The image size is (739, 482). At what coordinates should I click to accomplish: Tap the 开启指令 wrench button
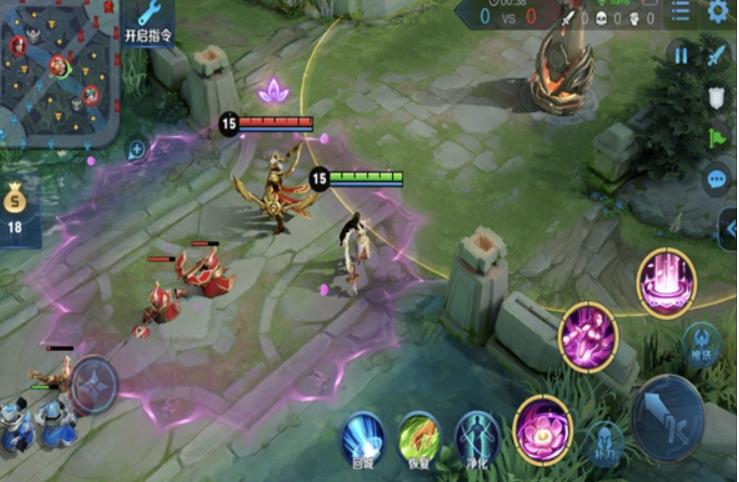tap(149, 21)
